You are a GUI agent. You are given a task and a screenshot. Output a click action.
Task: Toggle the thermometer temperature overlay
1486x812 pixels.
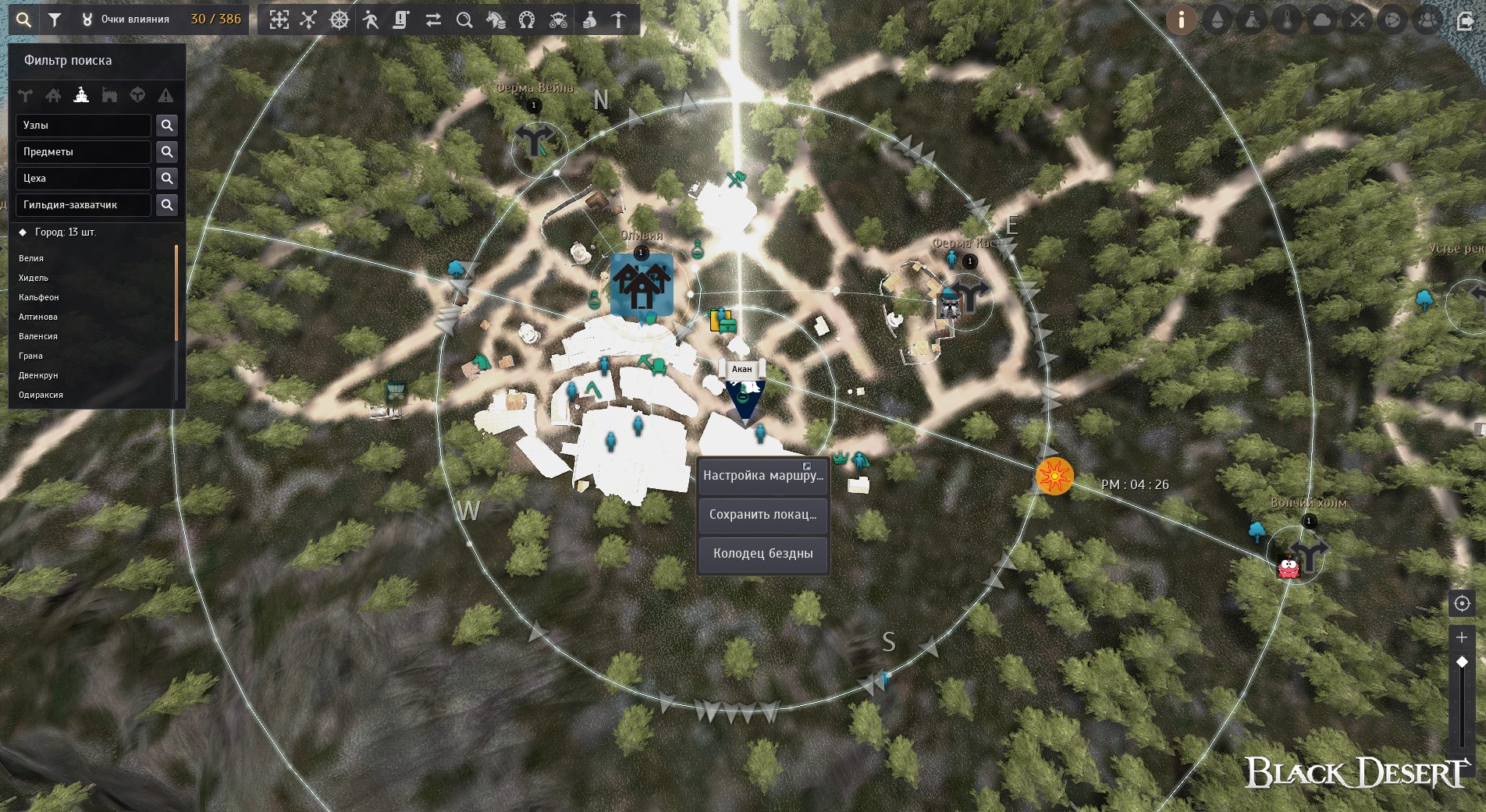coord(1287,20)
